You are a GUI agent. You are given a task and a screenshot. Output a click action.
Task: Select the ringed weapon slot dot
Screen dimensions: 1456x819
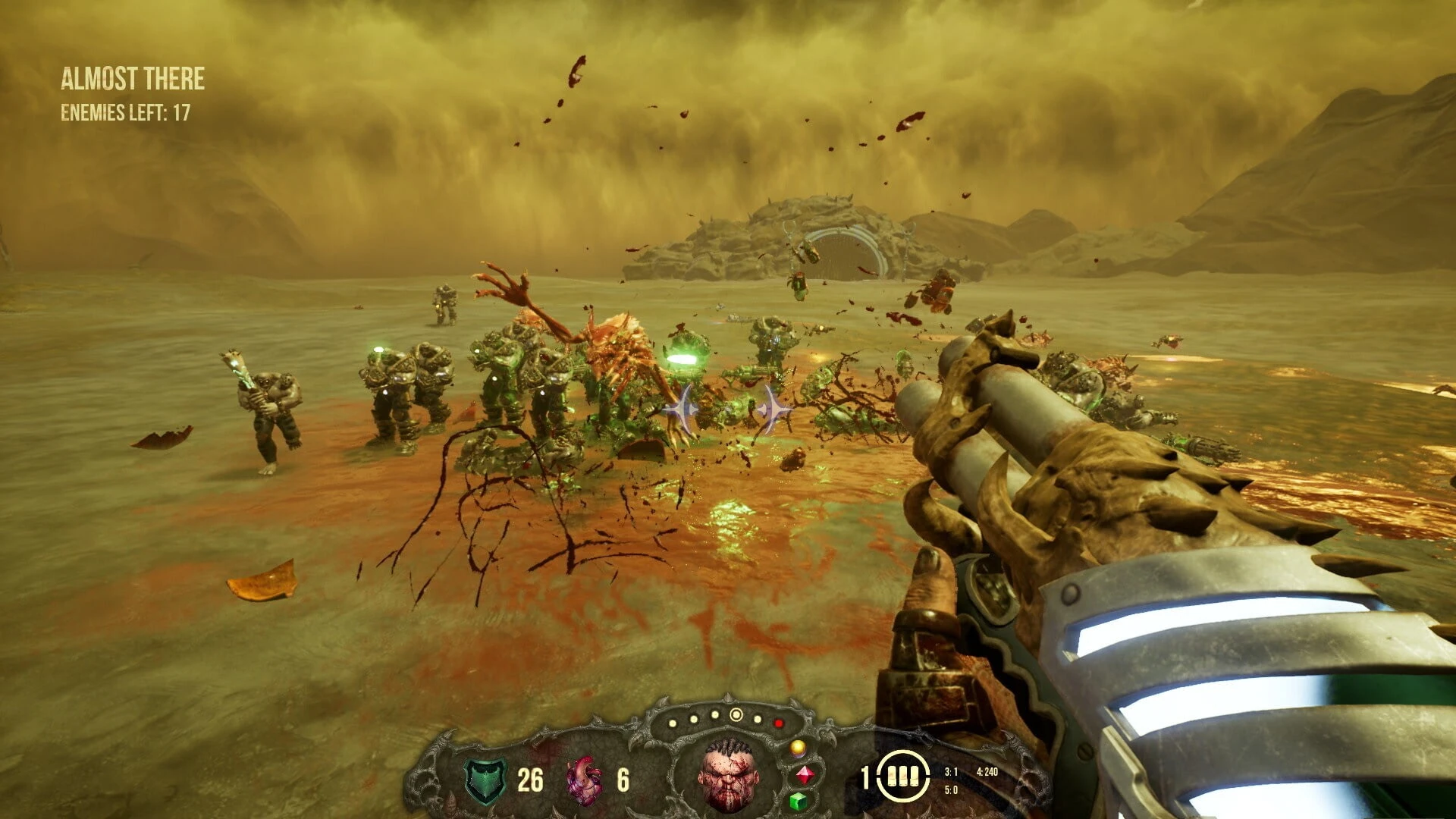[x=736, y=714]
